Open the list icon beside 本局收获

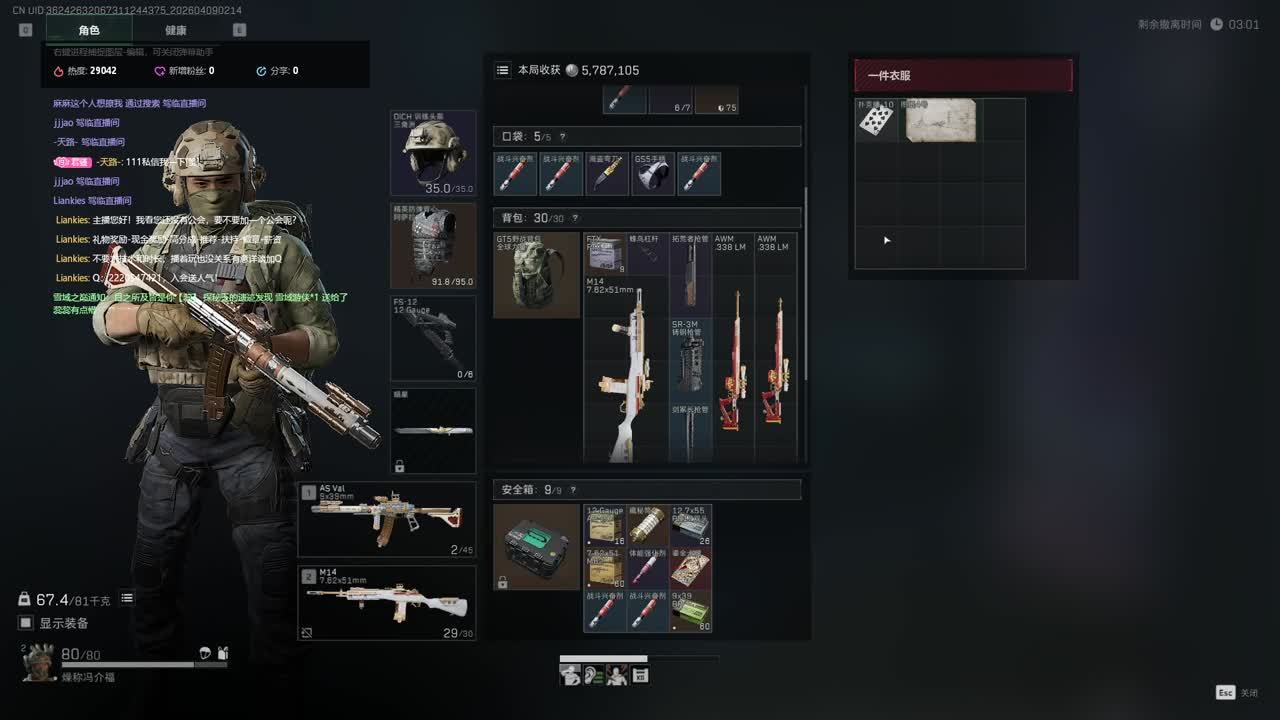pyautogui.click(x=503, y=70)
